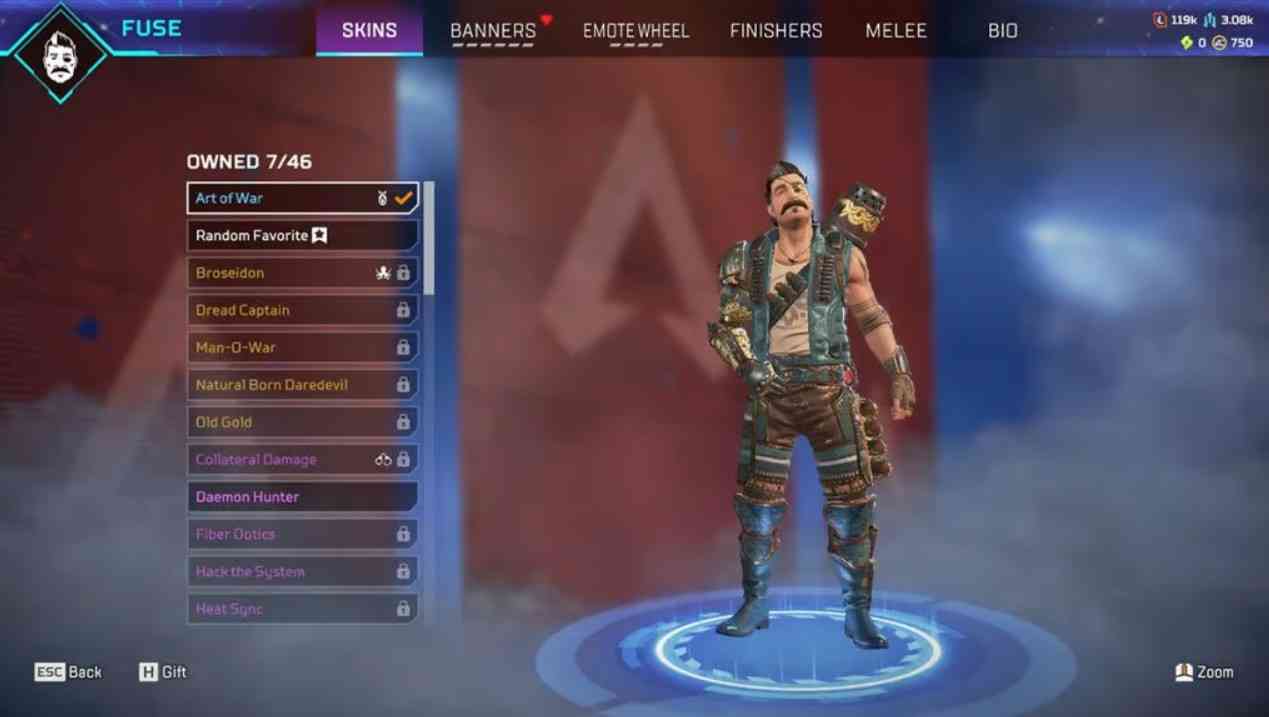
Task: Equip the Daemon Hunter skin
Action: (302, 497)
